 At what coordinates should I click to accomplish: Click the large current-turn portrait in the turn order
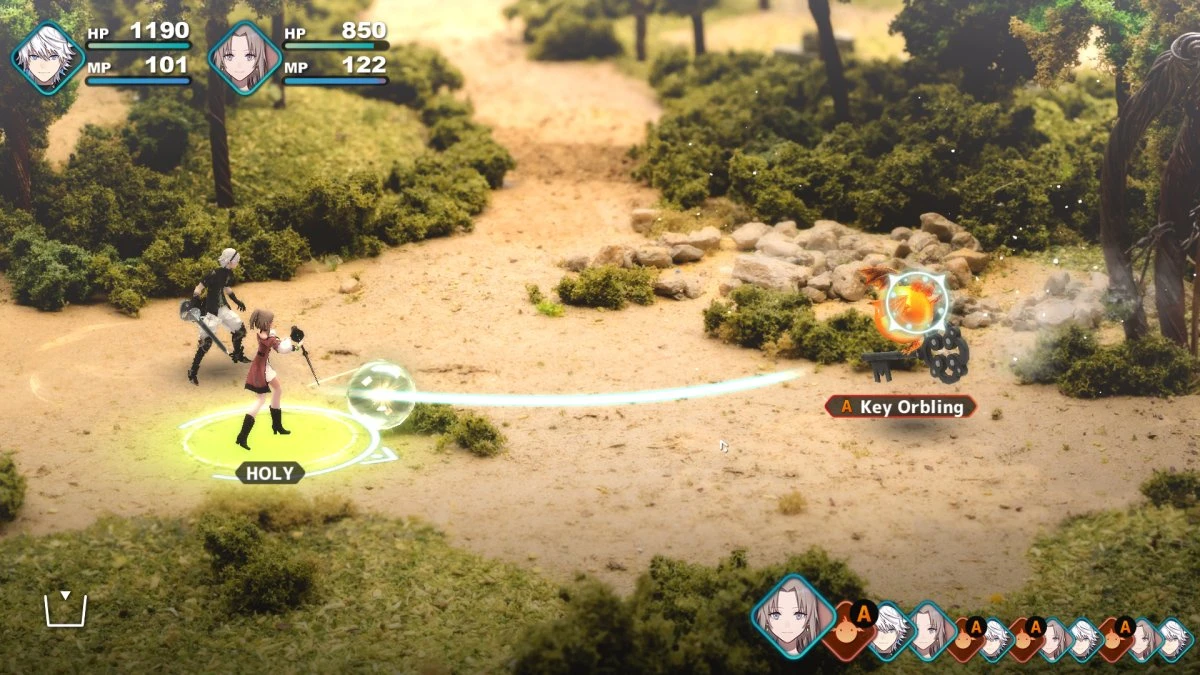pyautogui.click(x=793, y=616)
